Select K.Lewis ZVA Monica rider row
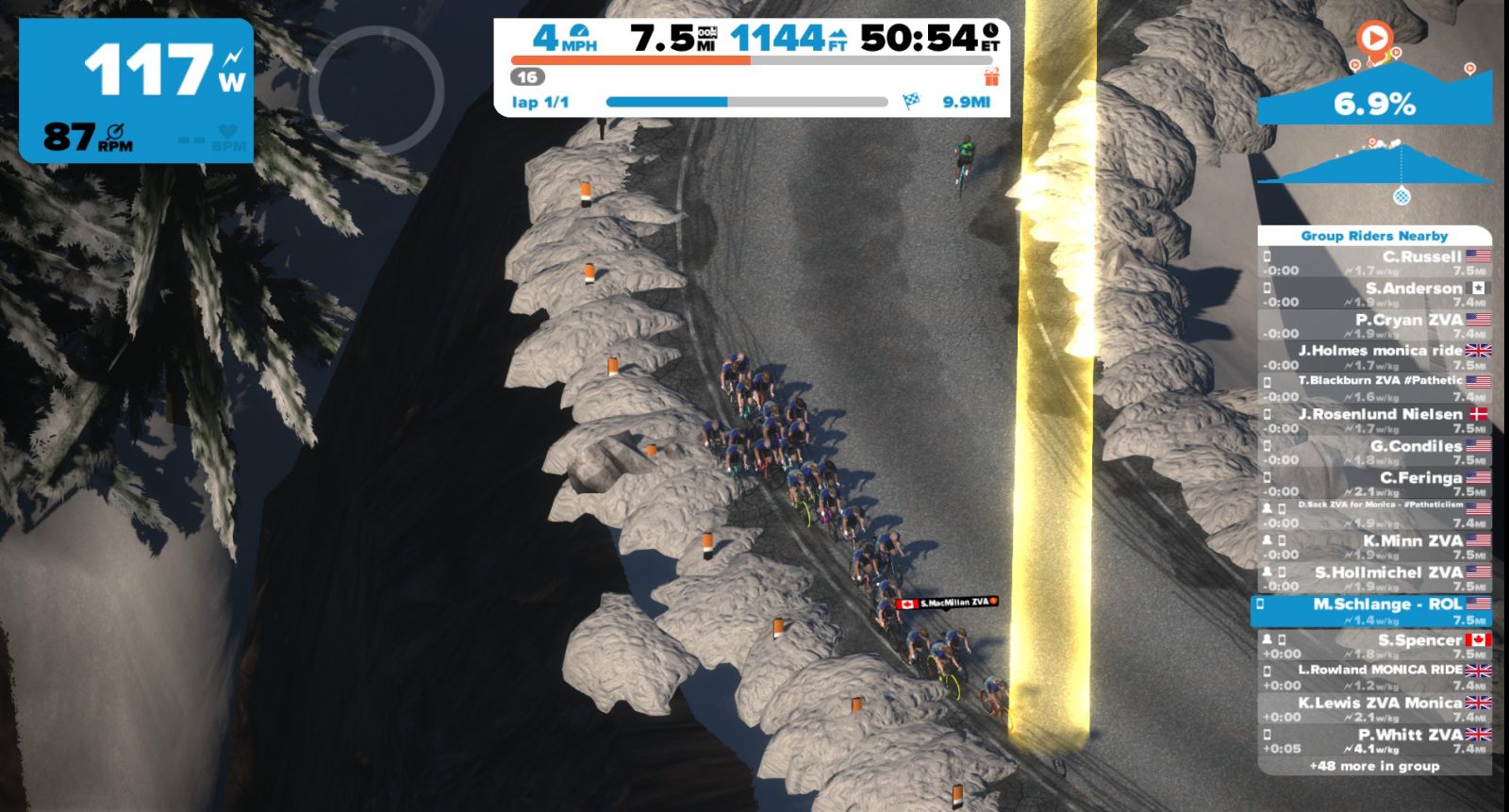 pyautogui.click(x=1375, y=708)
